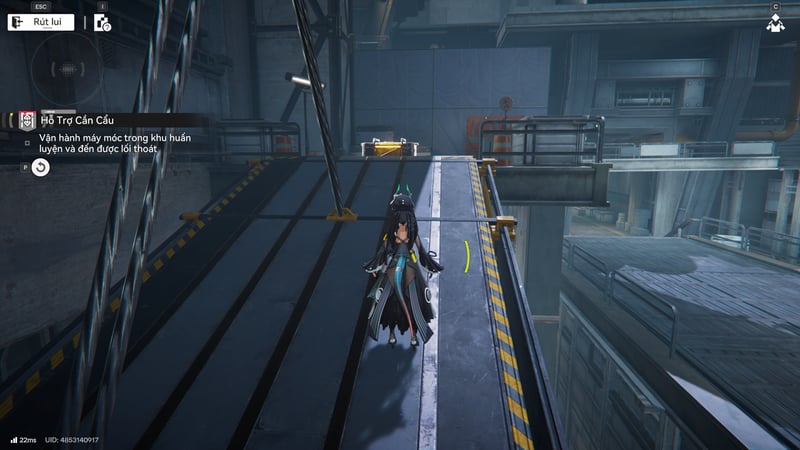Image resolution: width=800 pixels, height=450 pixels.
Task: Click the faint circular minimap
Action: click(x=66, y=70)
